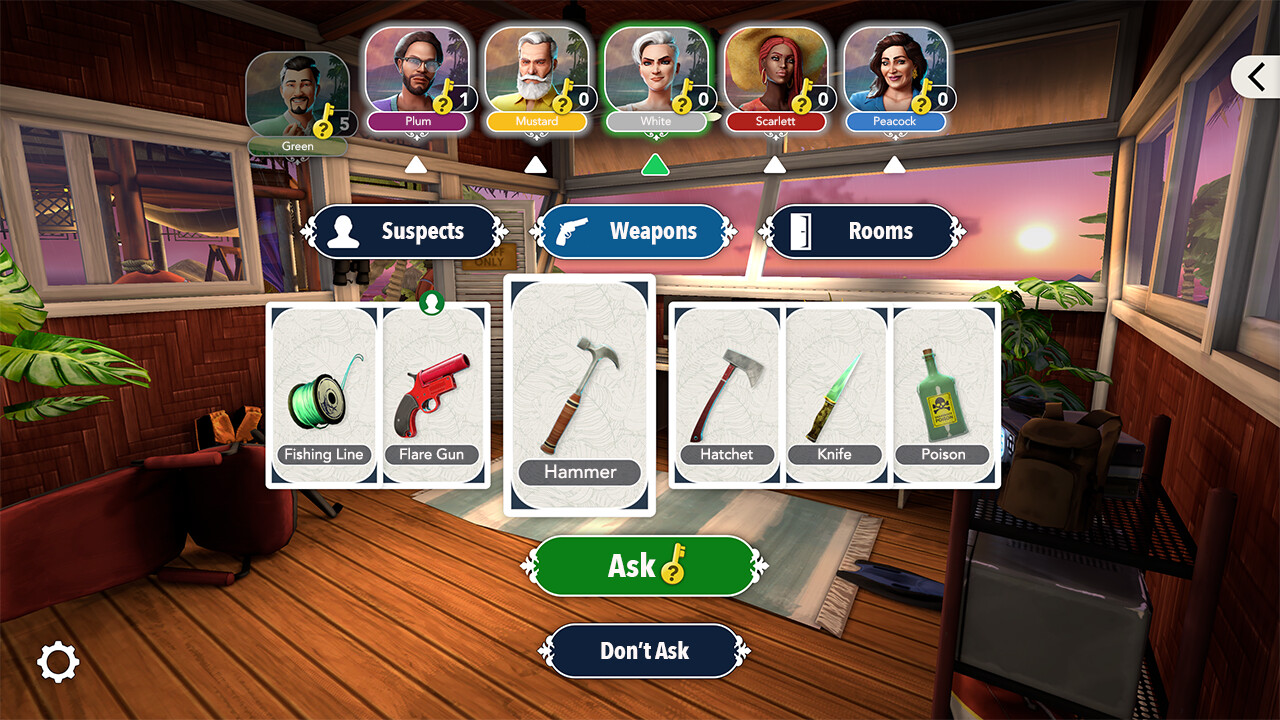This screenshot has width=1280, height=720.
Task: Select the Hammer weapon card
Action: (578, 395)
